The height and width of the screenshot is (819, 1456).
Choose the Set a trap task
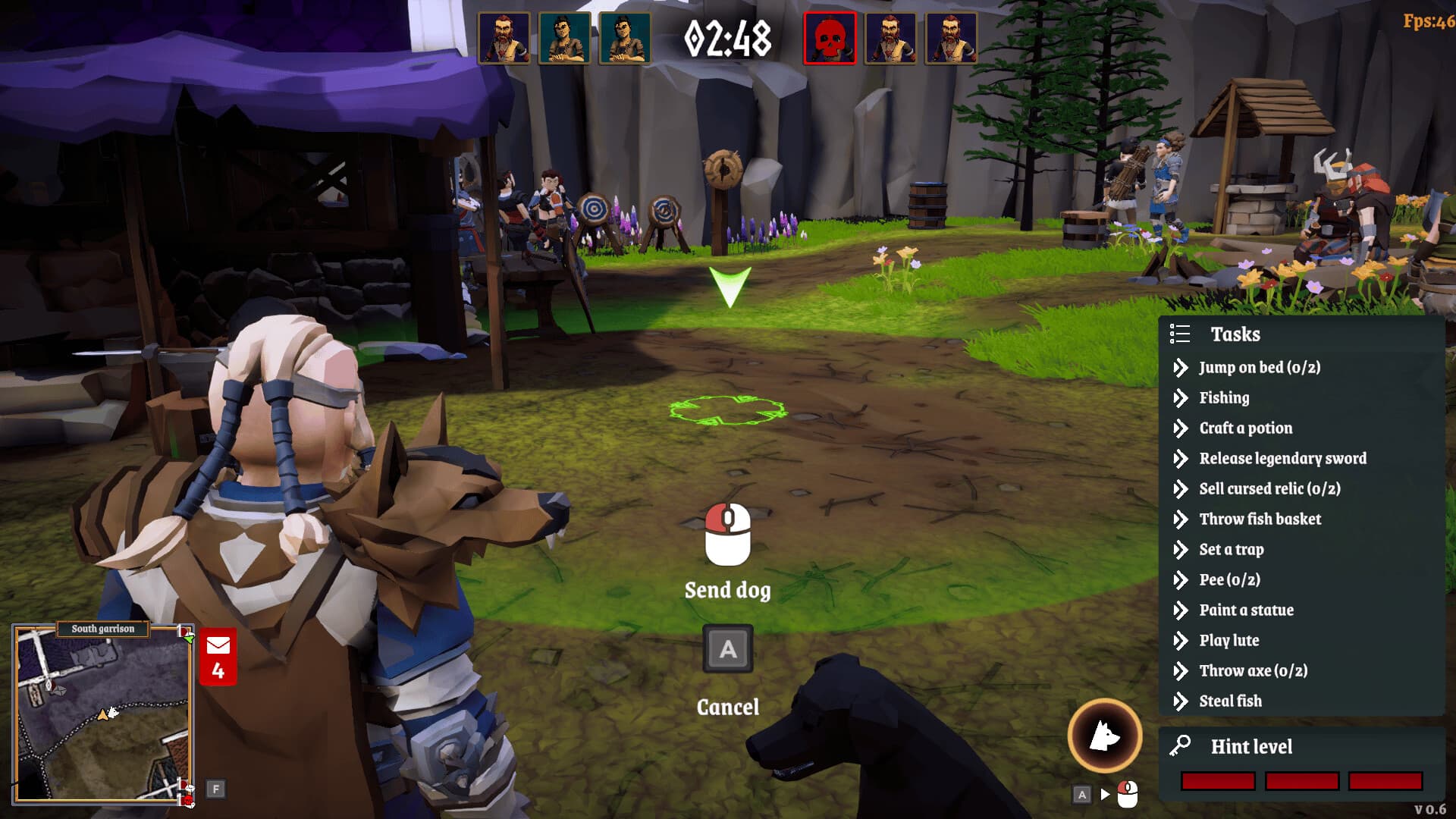pos(1231,550)
